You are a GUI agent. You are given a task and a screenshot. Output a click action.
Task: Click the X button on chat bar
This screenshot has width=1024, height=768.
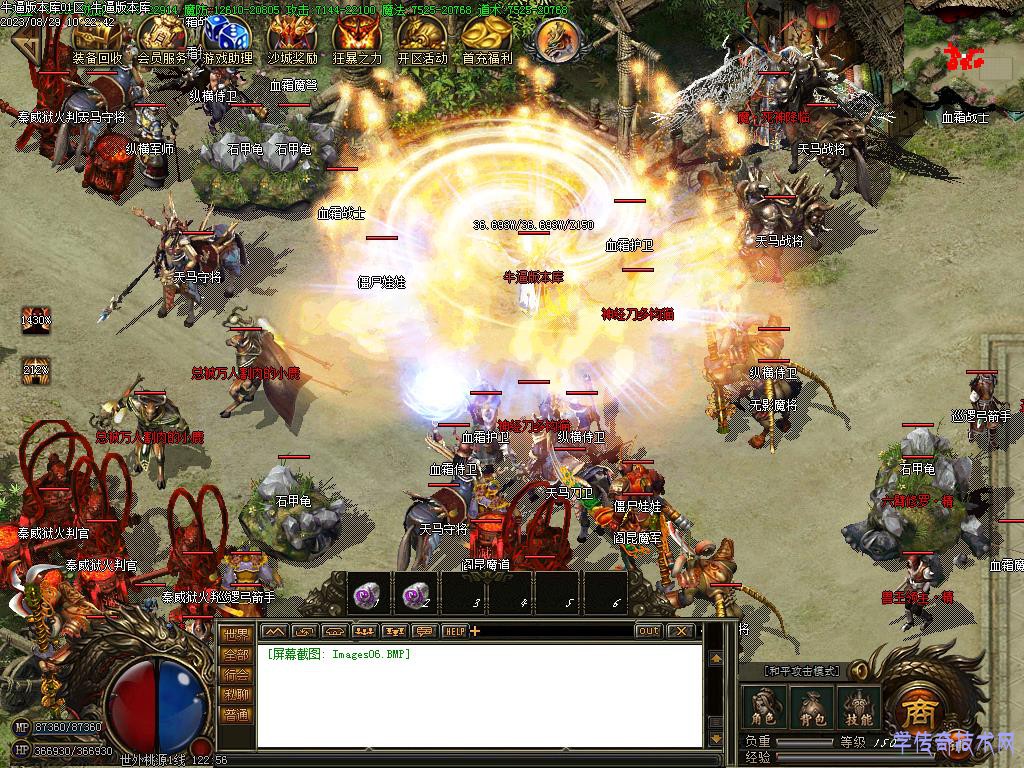681,631
